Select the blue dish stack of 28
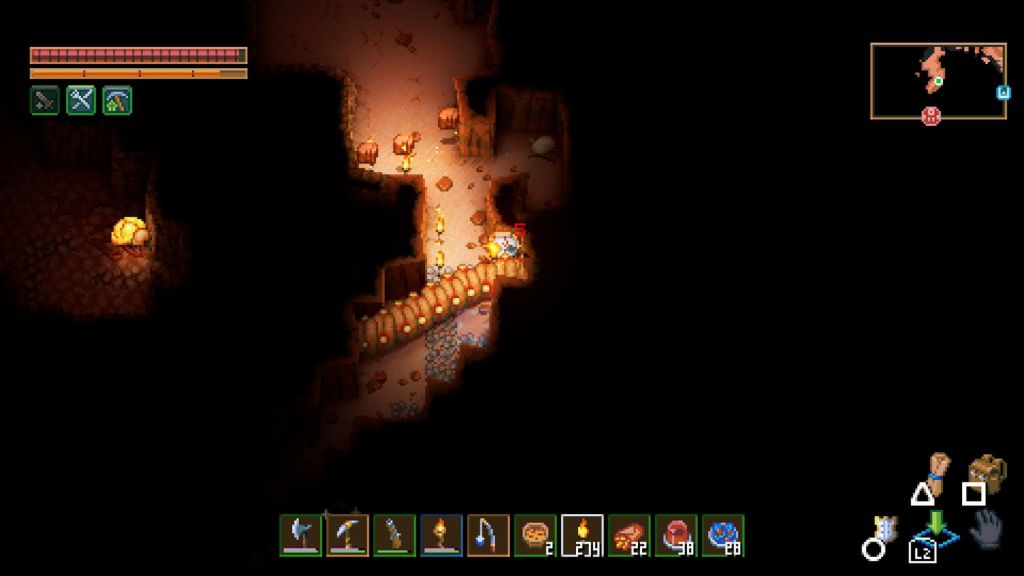Screen dimensions: 1024x576 pyautogui.click(x=723, y=535)
